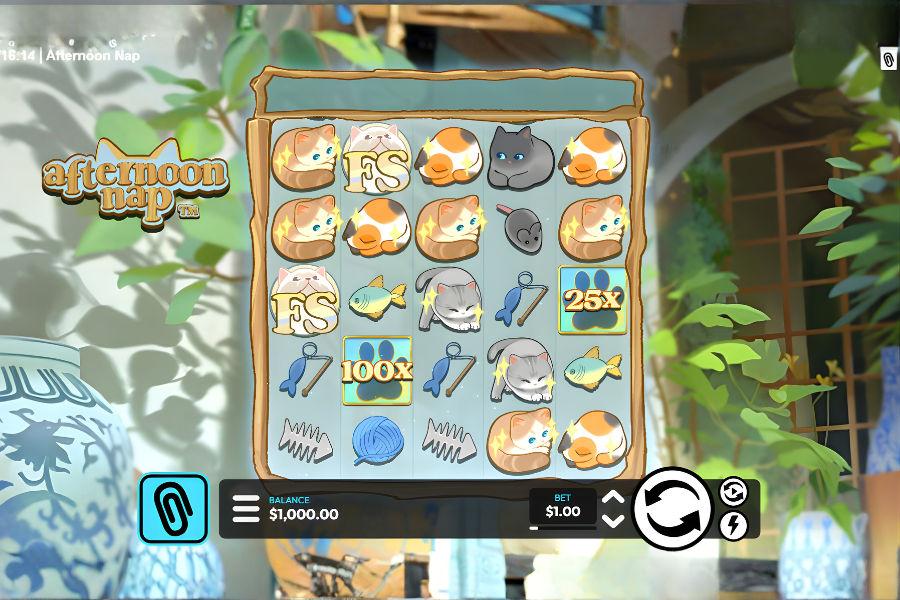Toggle the lightning bolt turbo mode

point(733,525)
